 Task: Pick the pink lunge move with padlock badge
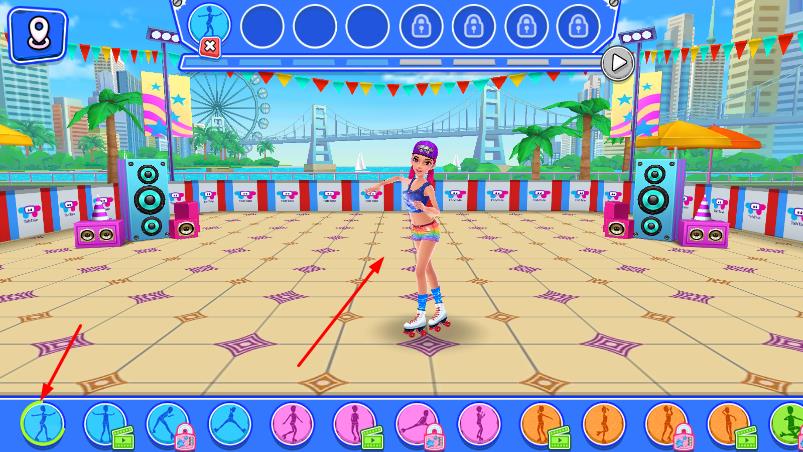pos(417,424)
